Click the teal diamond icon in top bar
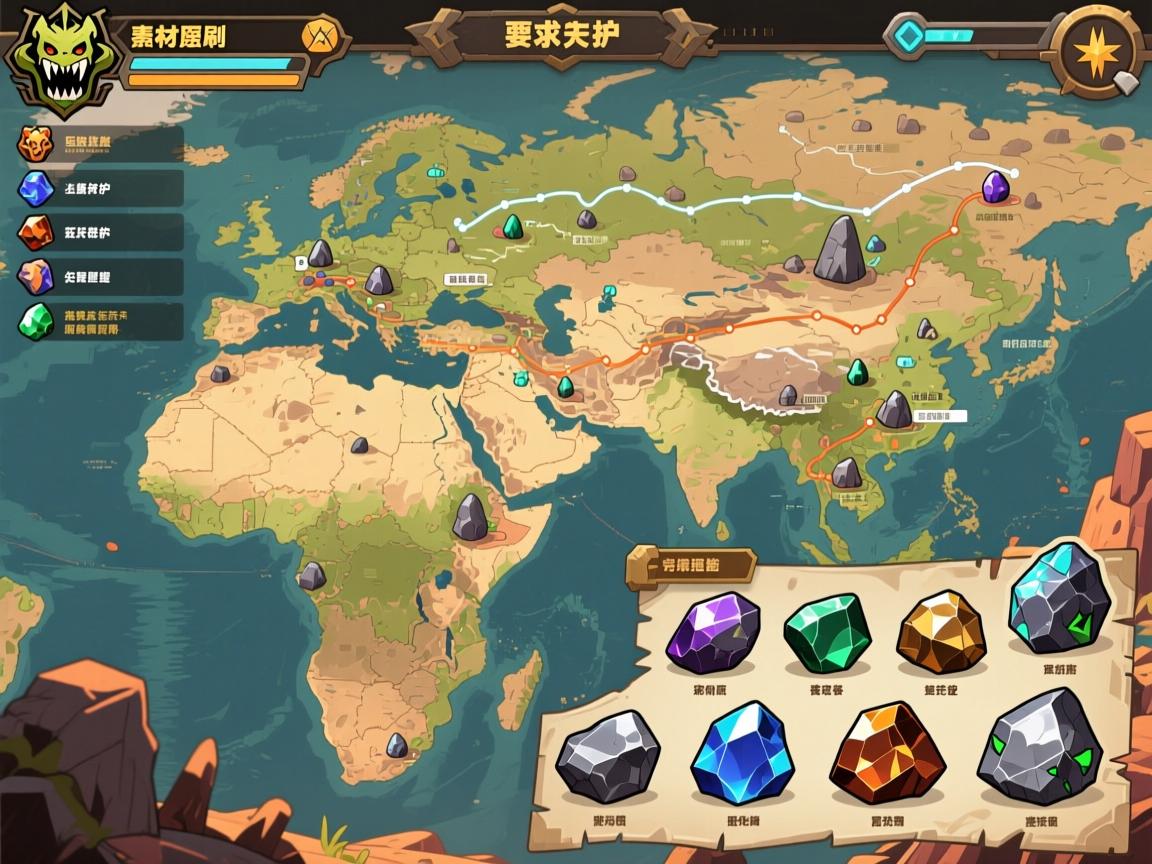Viewport: 1152px width, 864px height. 908,36
